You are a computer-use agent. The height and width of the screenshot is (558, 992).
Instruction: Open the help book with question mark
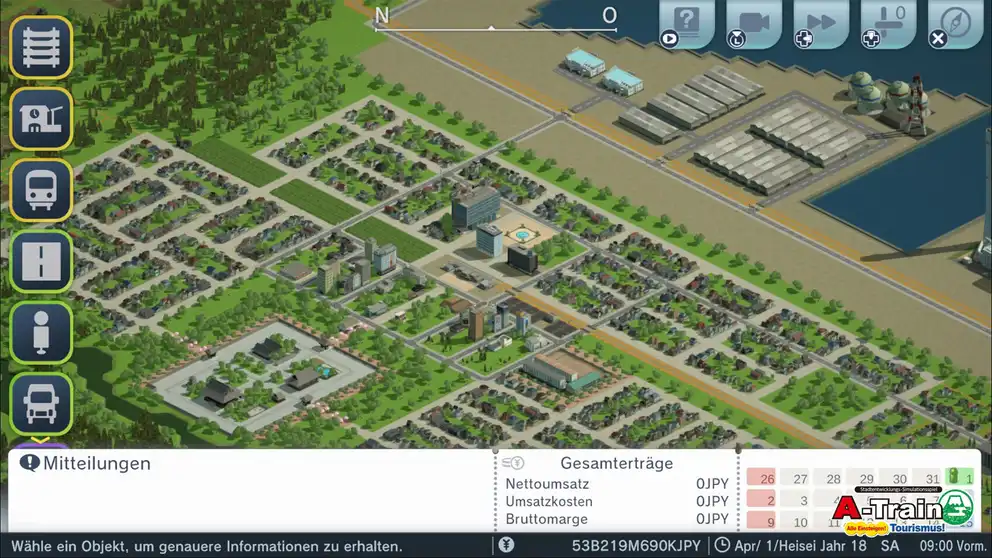686,22
